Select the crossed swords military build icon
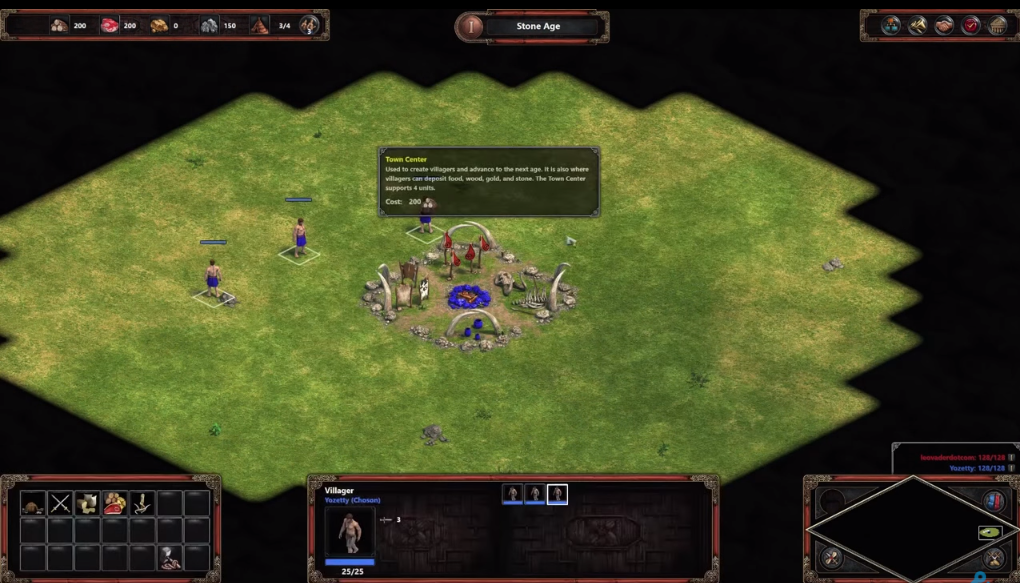The height and width of the screenshot is (583, 1020). tap(61, 504)
